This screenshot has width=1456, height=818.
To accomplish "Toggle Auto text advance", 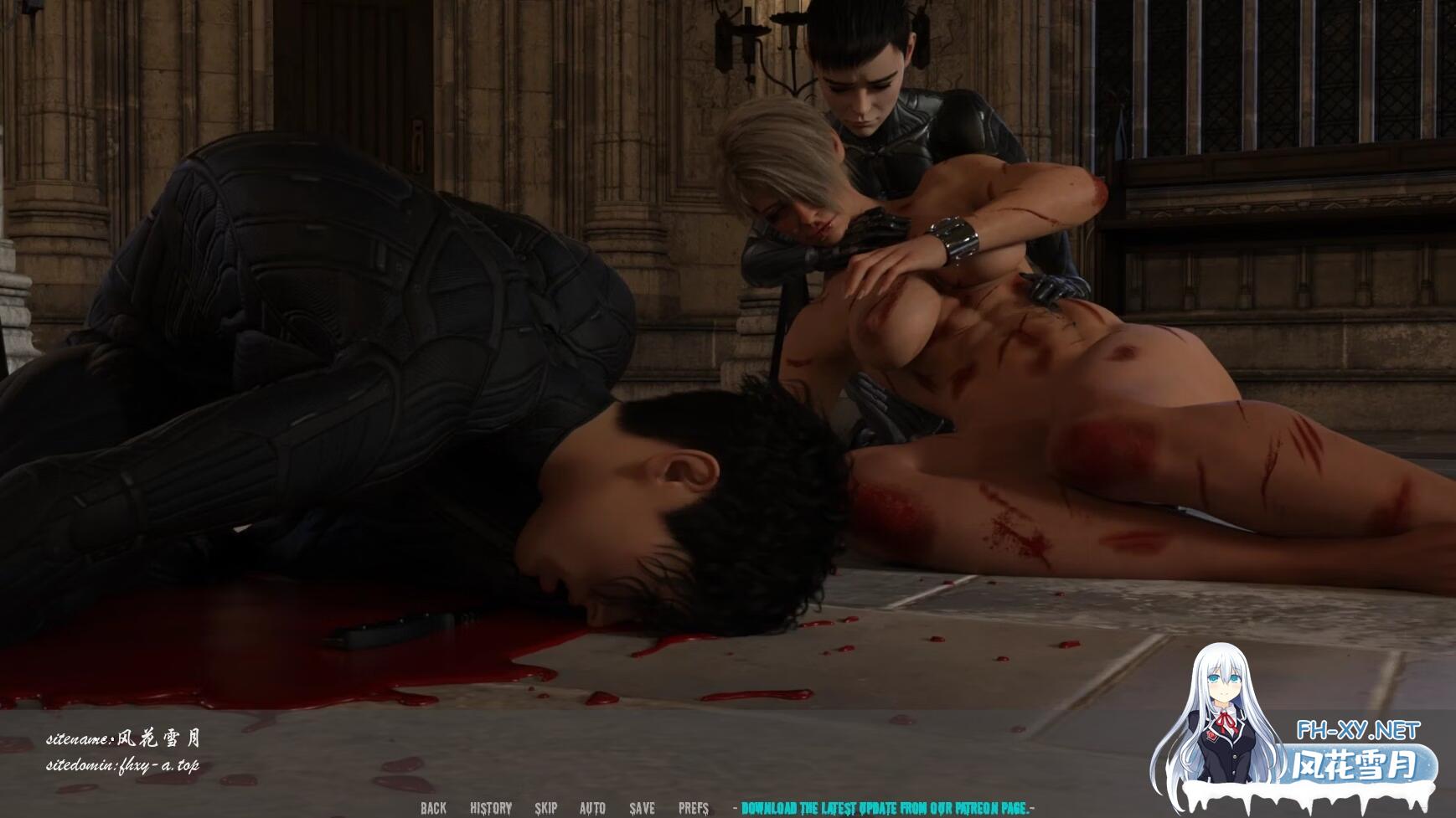I will 592,808.
